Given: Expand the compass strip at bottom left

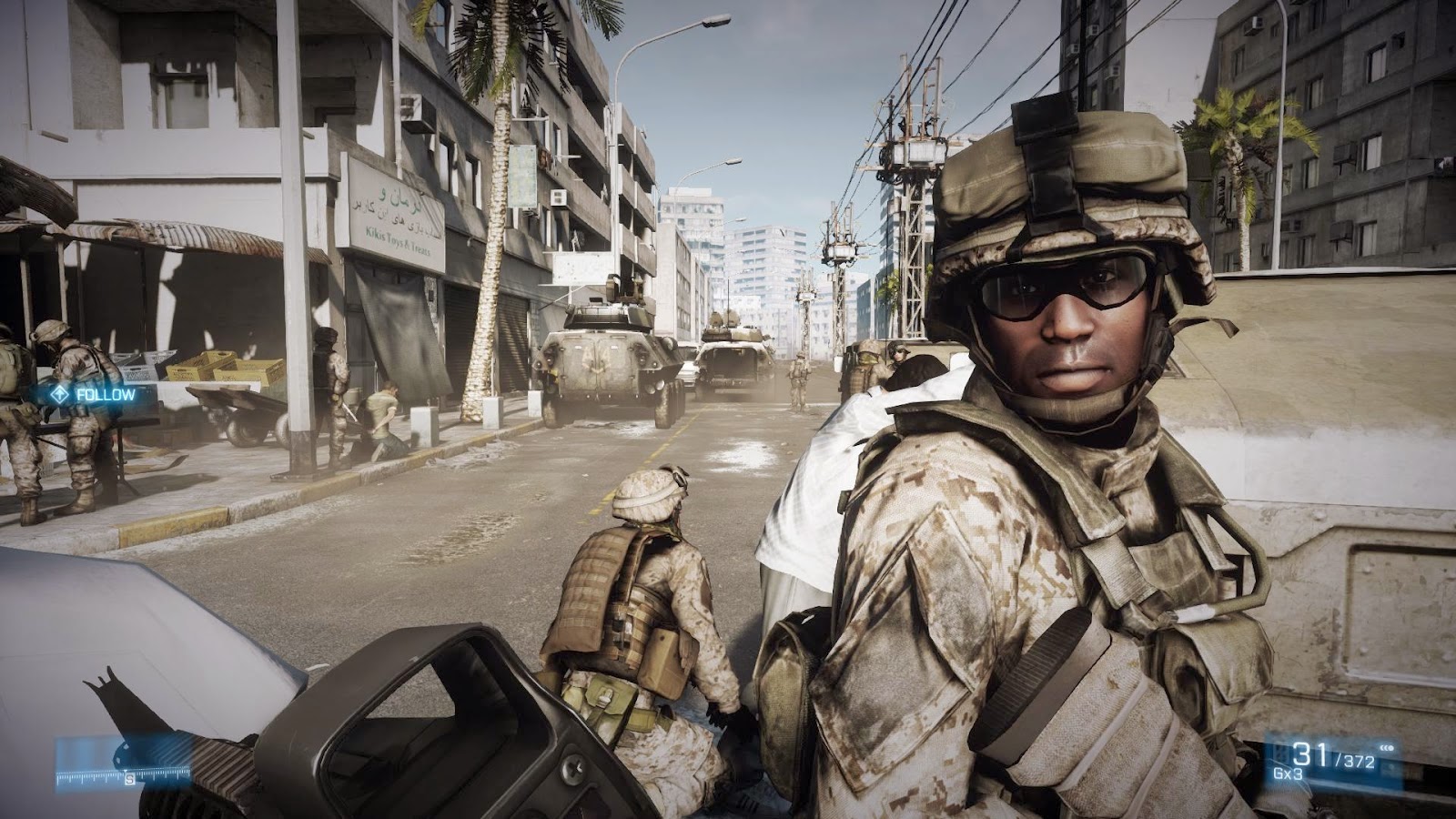Looking at the screenshot, I should coord(118,773).
